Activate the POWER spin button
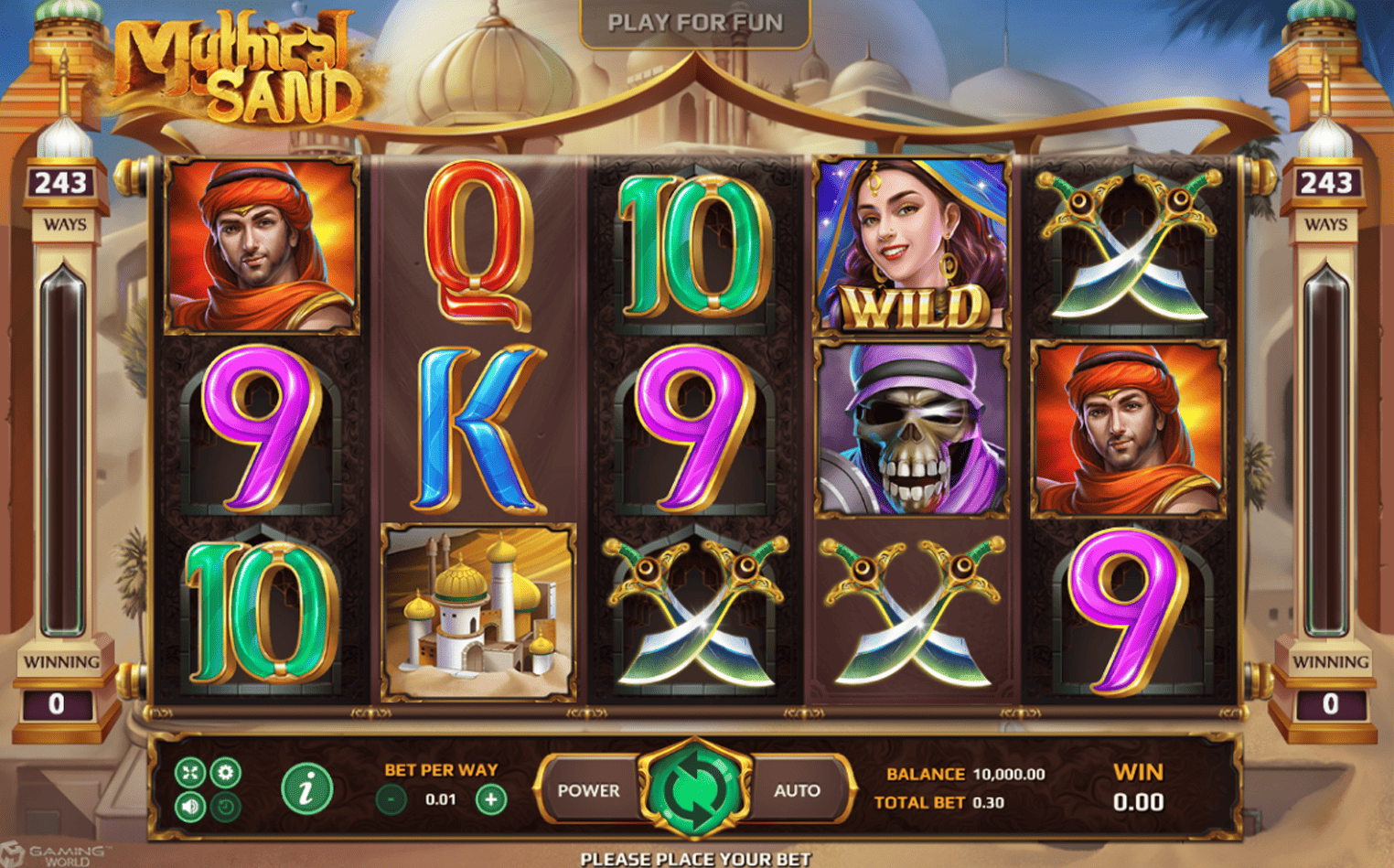Image resolution: width=1394 pixels, height=868 pixels. (588, 790)
